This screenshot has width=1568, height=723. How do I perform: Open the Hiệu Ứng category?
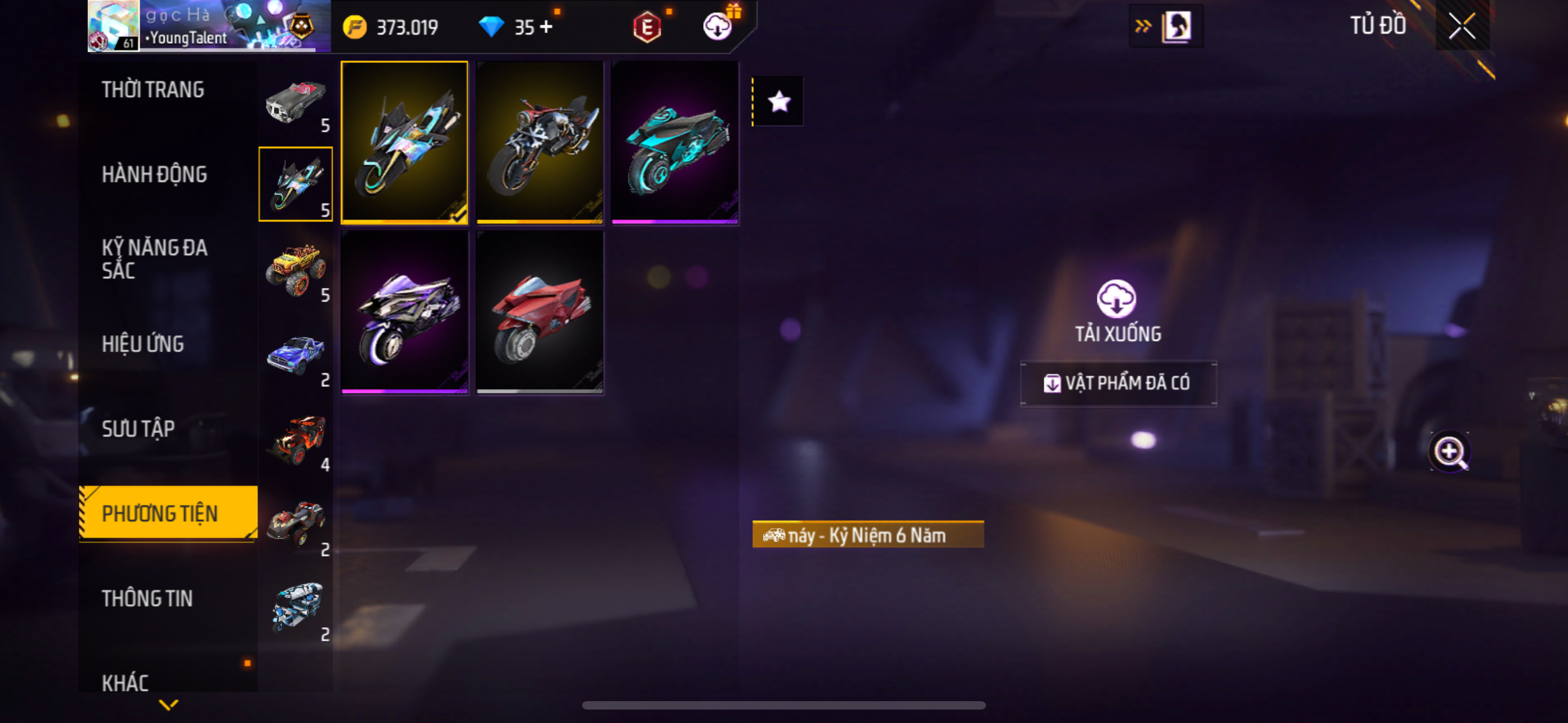142,344
